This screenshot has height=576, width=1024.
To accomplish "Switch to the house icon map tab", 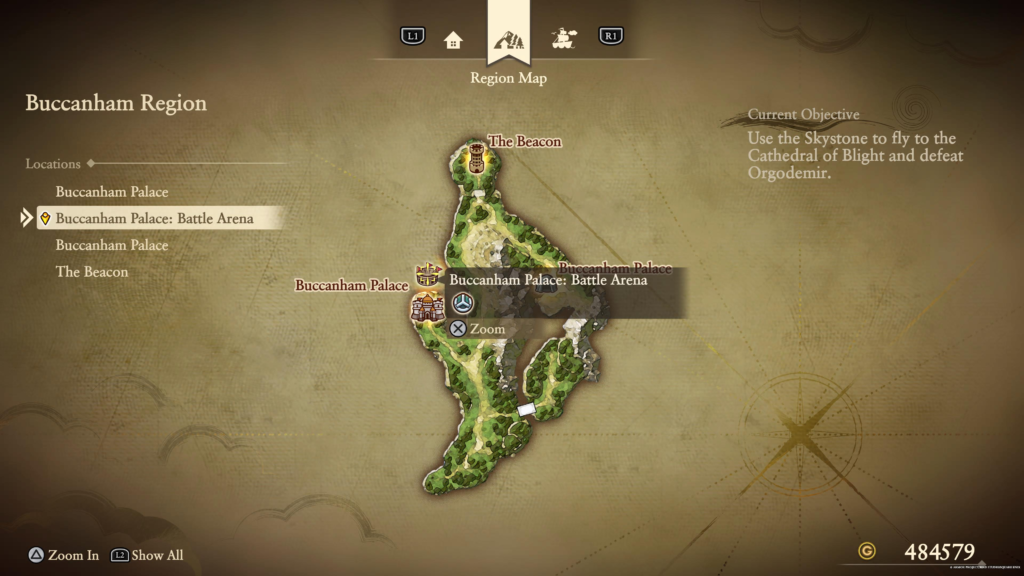I will [x=453, y=39].
